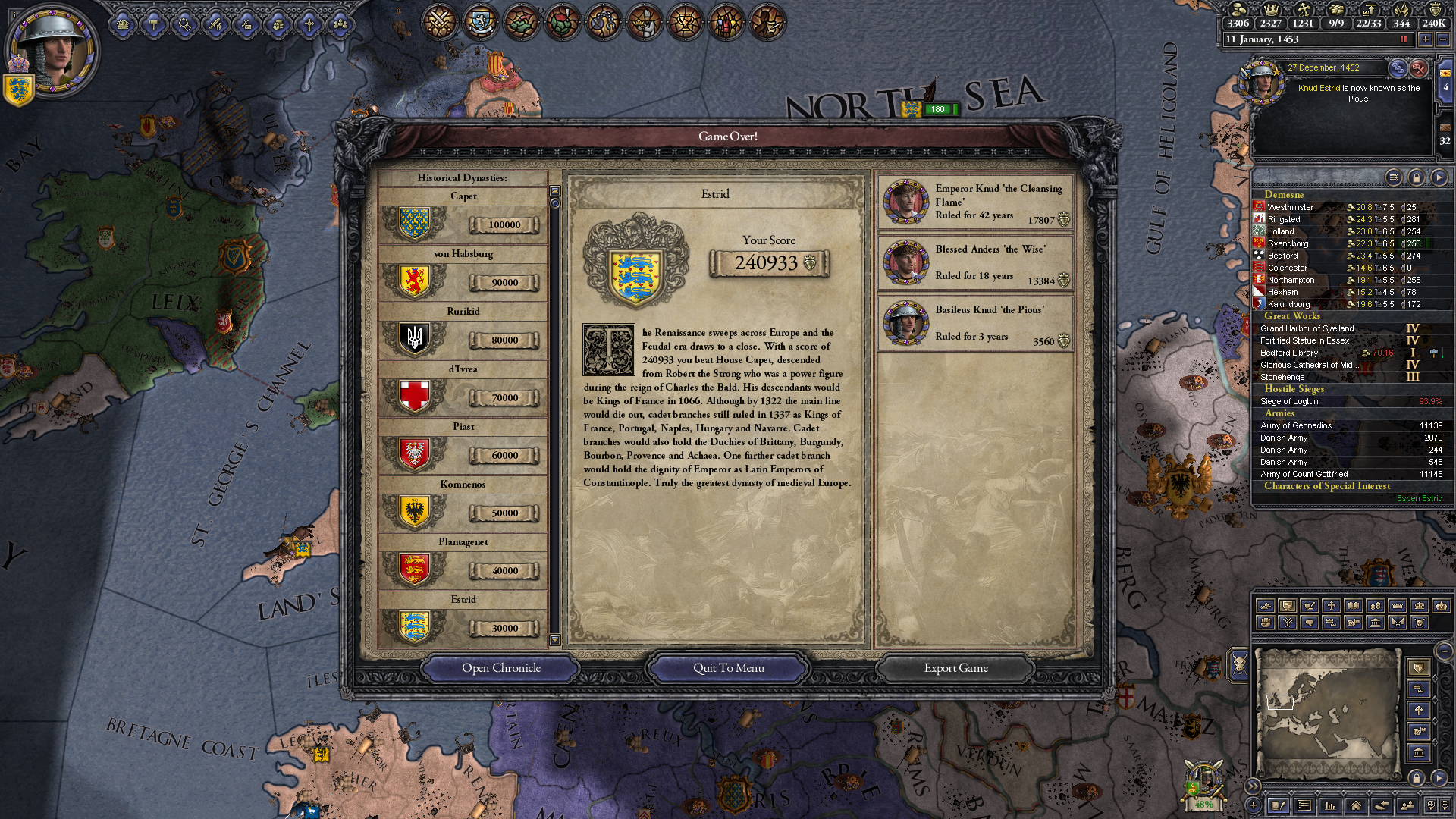Screen dimensions: 1456x819
Task: Select the Capet dynasty row
Action: click(x=463, y=216)
